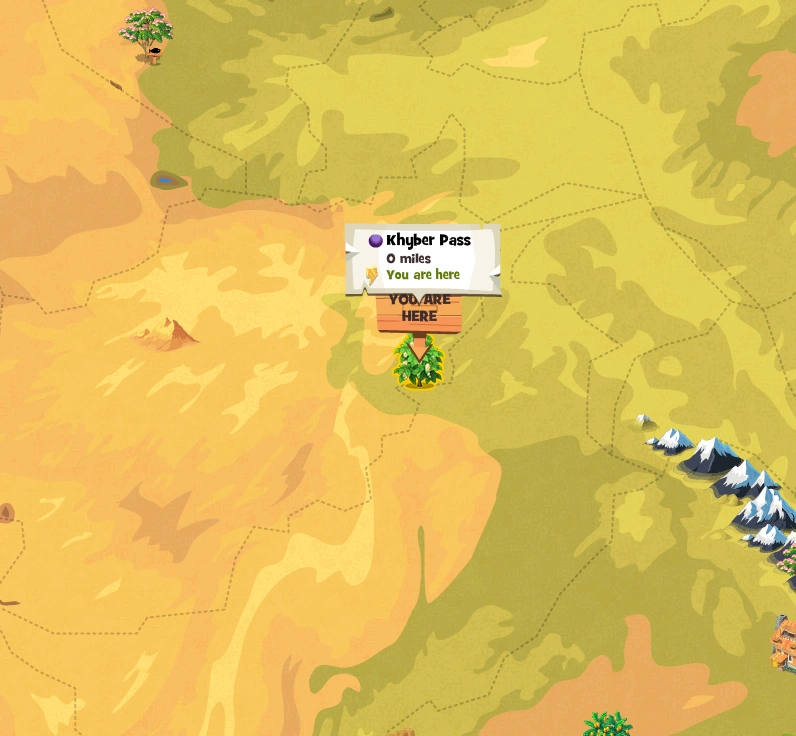Choose the small blue pond map marker

[x=166, y=181]
